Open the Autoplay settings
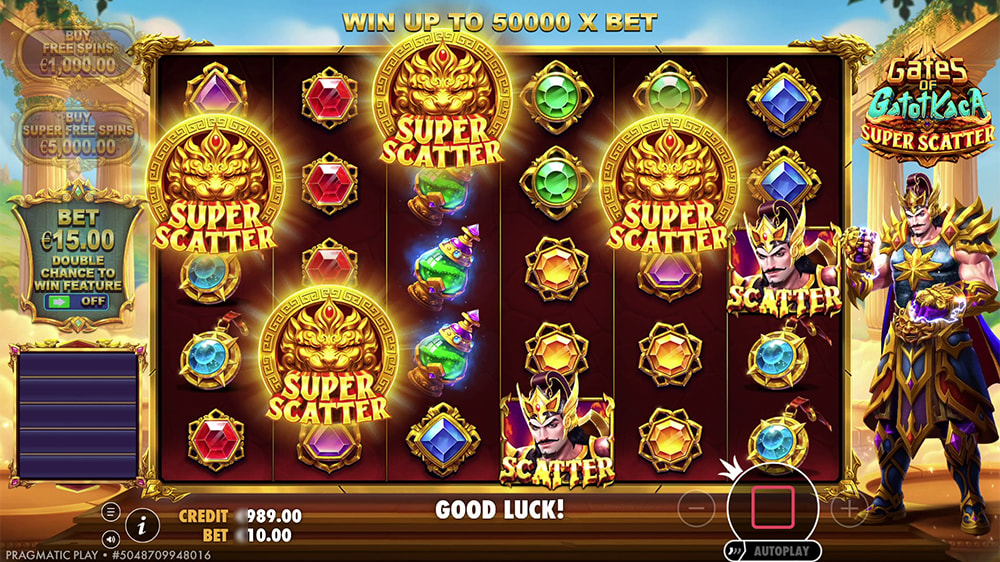 pos(773,551)
